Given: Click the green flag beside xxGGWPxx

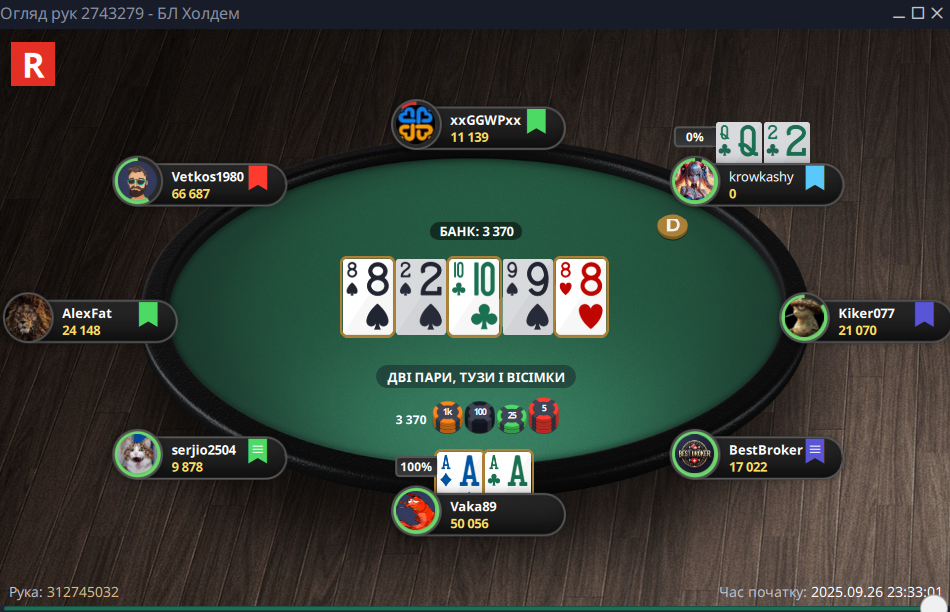Looking at the screenshot, I should 536,121.
